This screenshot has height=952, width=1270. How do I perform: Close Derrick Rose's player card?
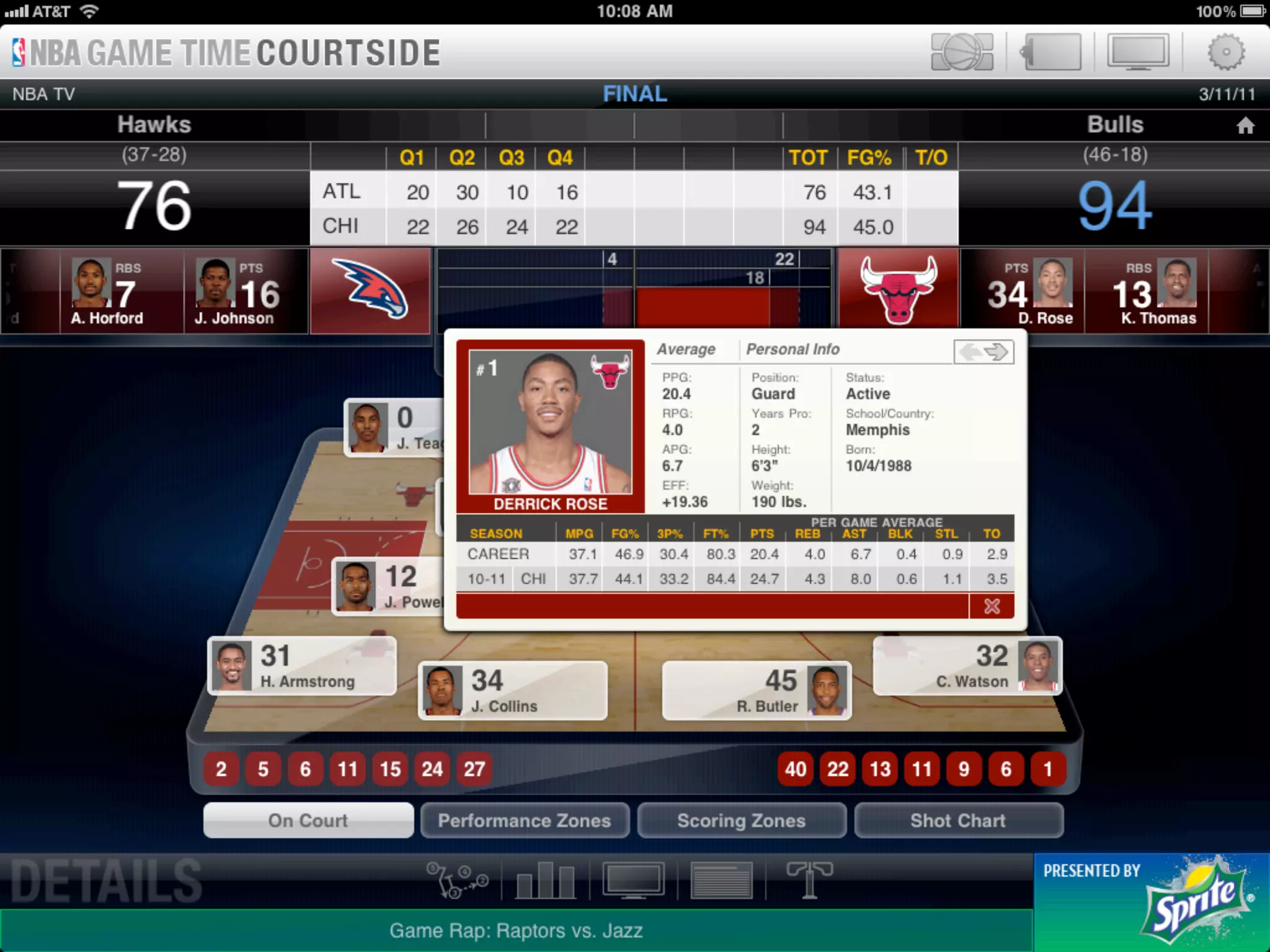point(992,606)
